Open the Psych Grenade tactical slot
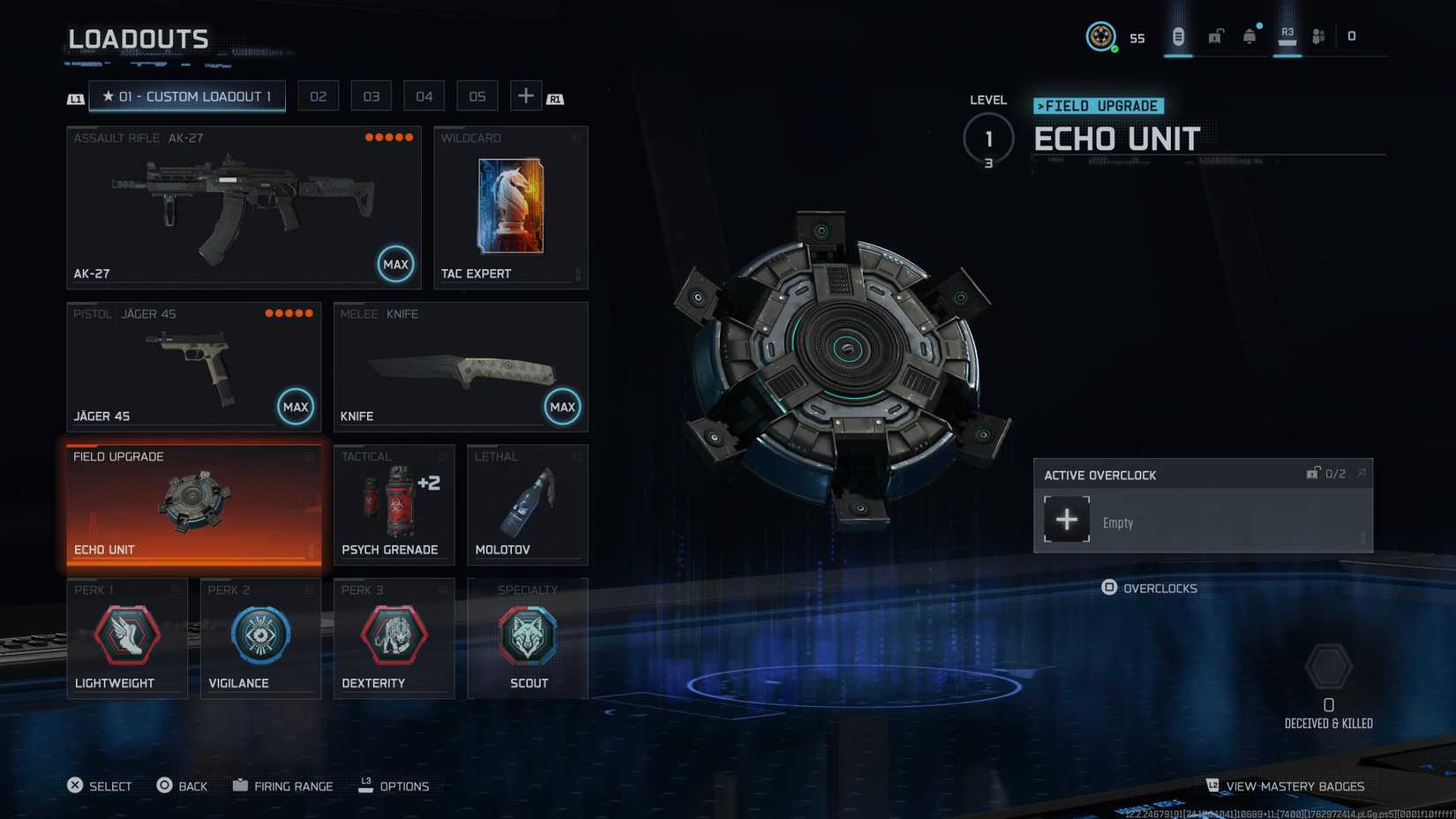 (394, 505)
